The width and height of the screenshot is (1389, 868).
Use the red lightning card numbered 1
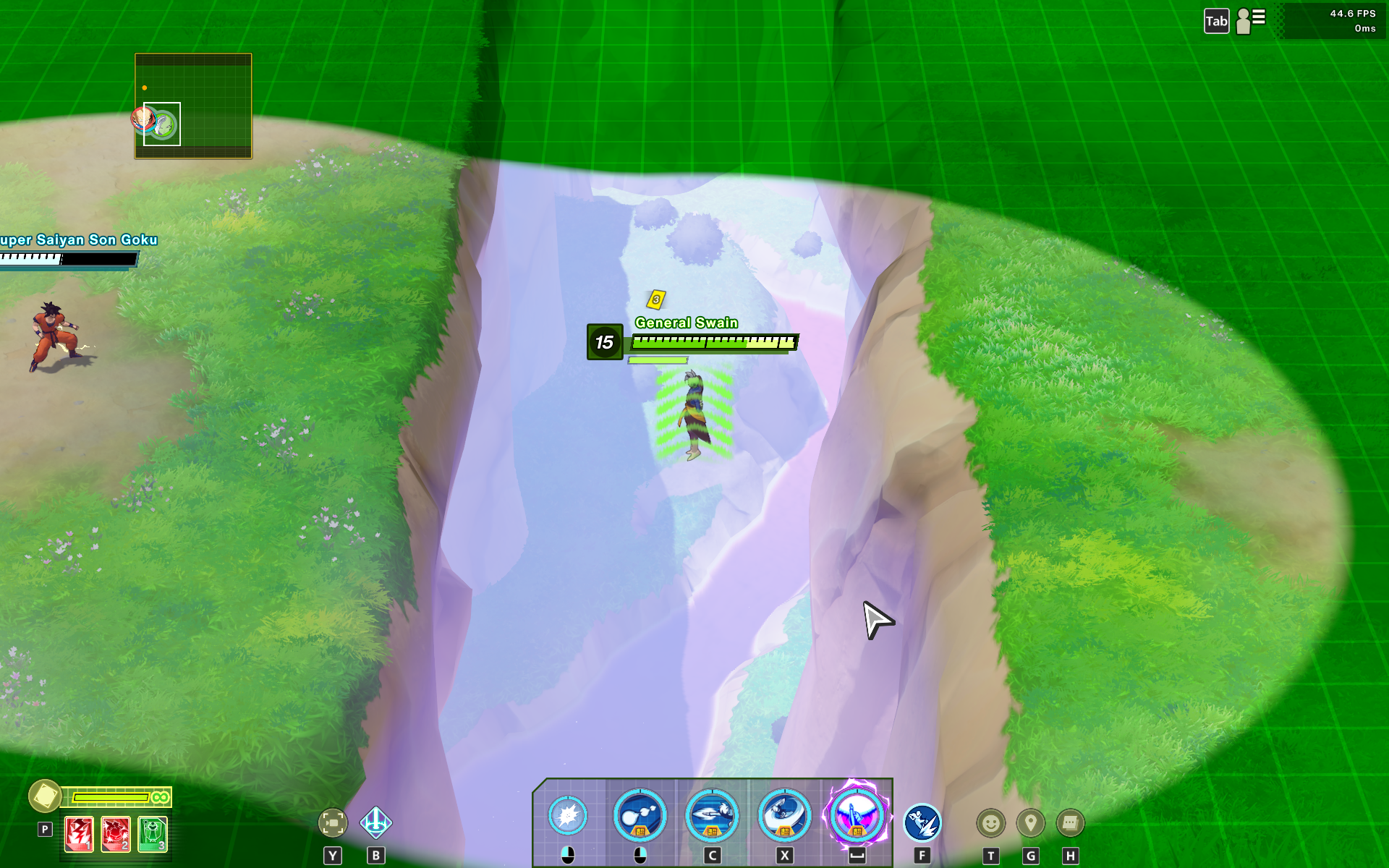coord(79,834)
